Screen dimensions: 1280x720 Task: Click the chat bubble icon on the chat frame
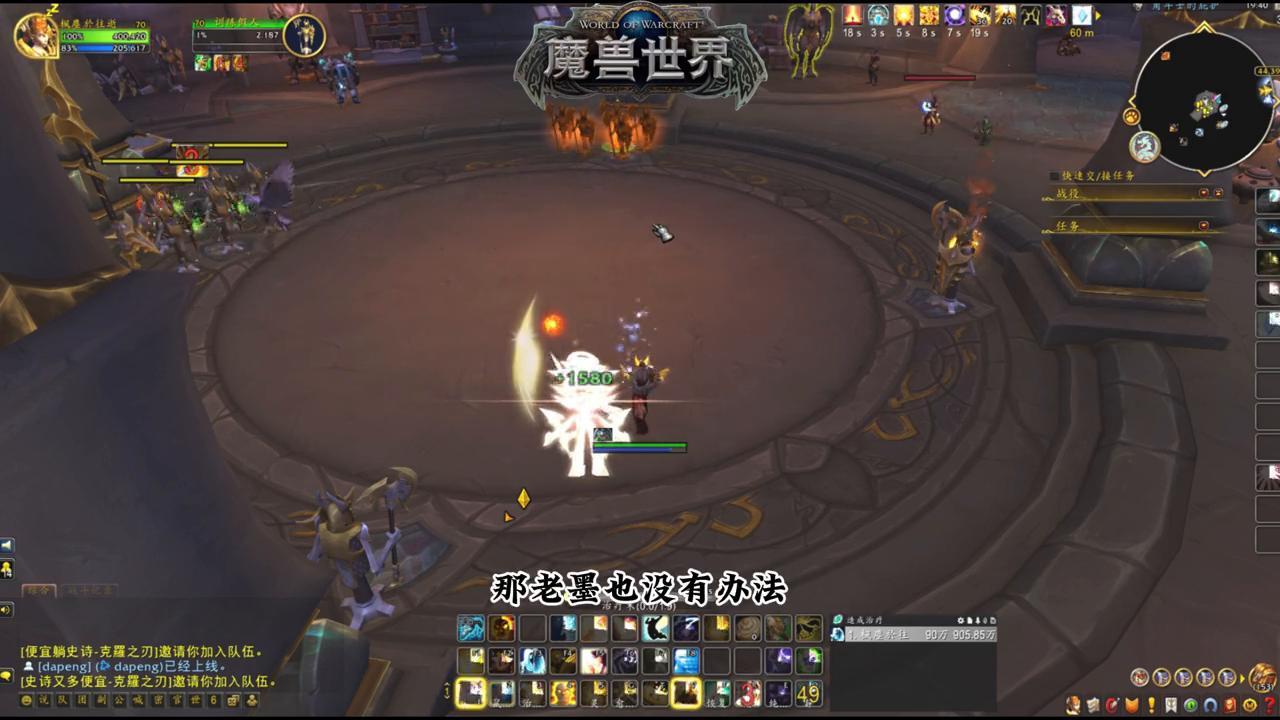(x=8, y=677)
